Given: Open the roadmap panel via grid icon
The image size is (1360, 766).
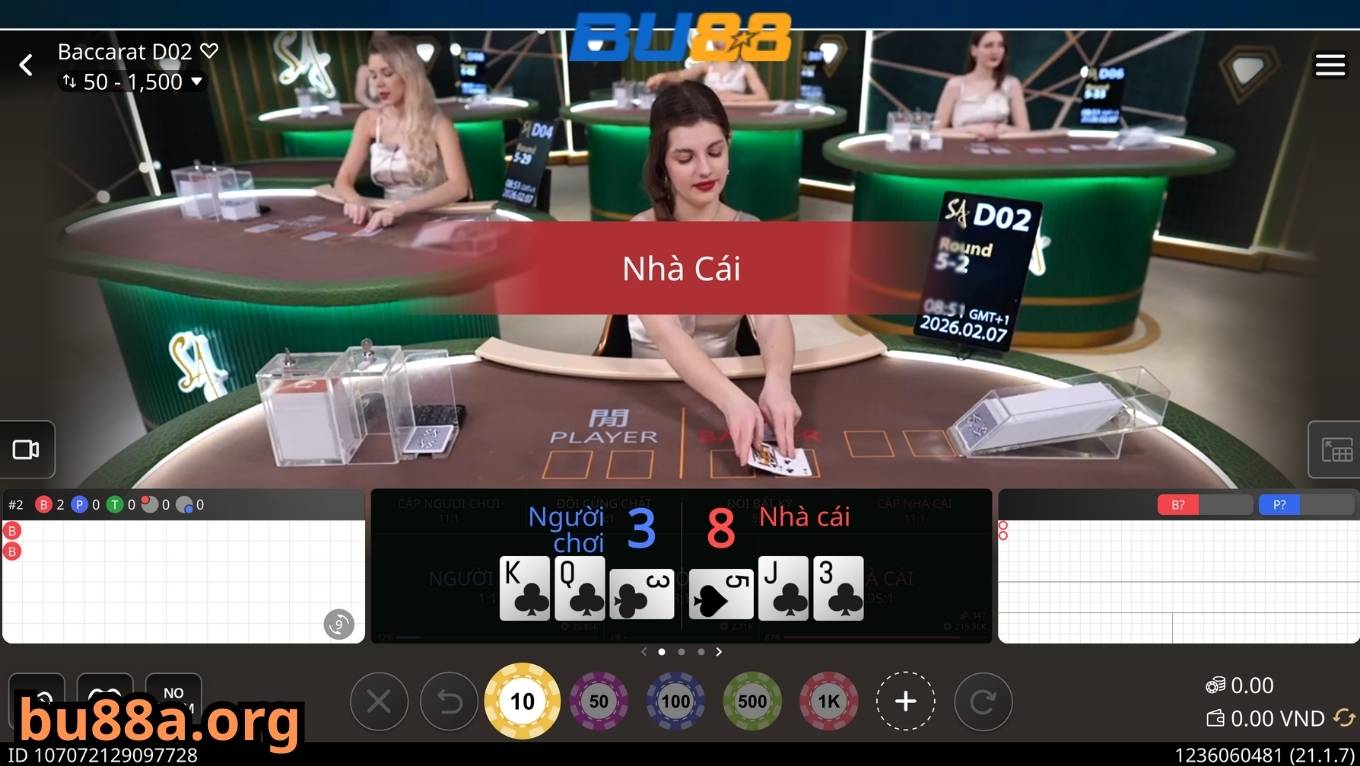Looking at the screenshot, I should [1335, 449].
